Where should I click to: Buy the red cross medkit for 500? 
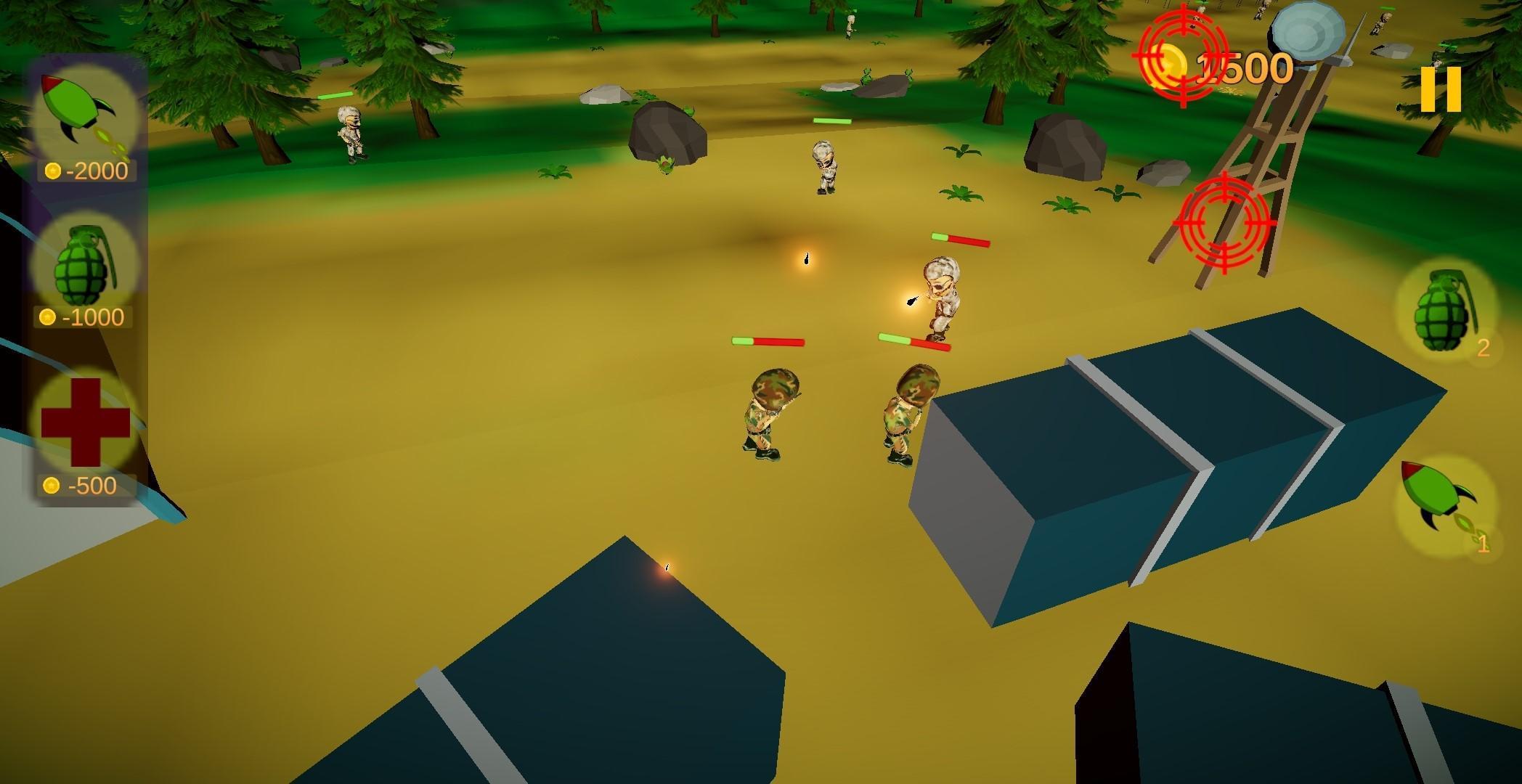86,422
